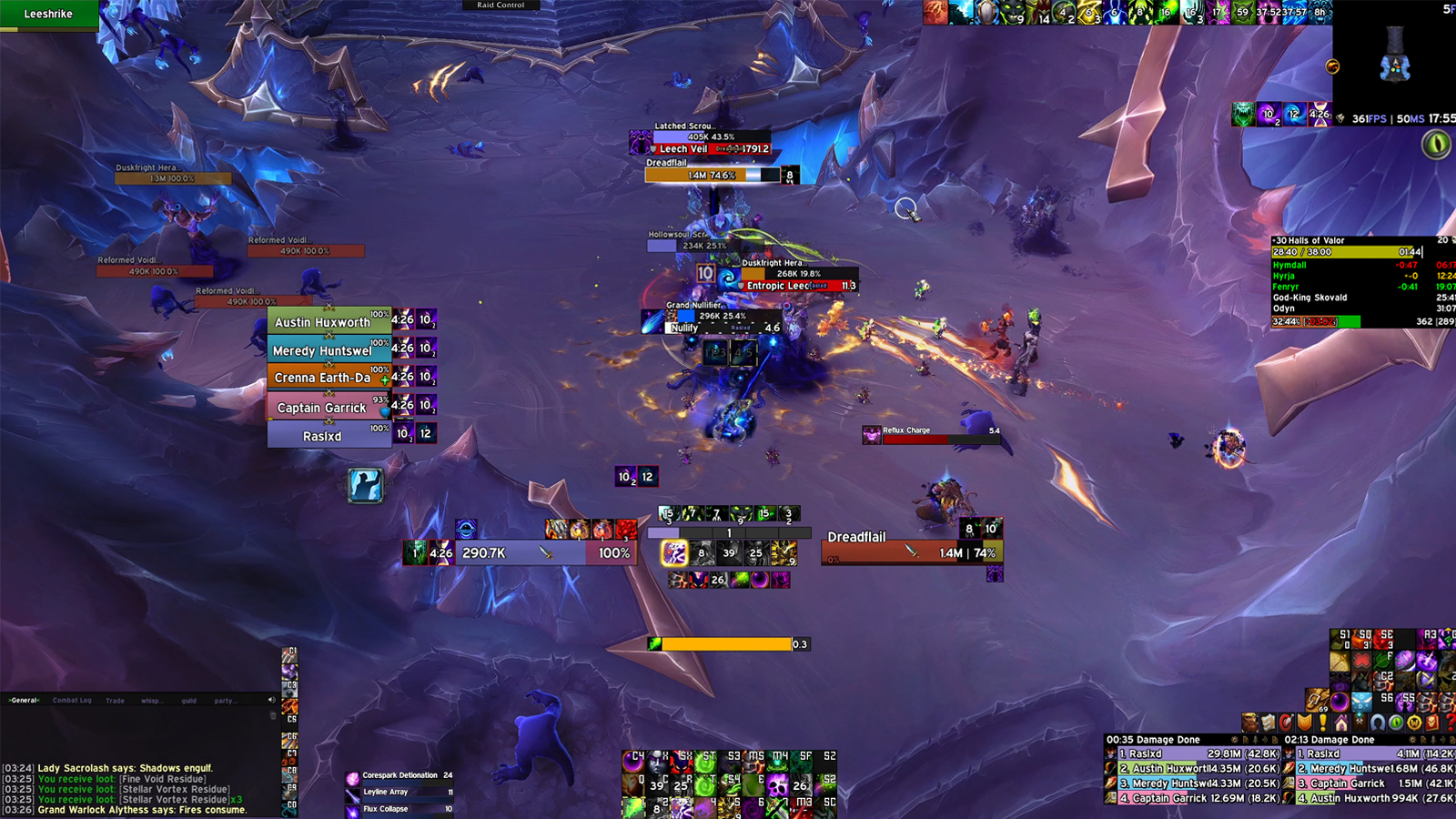Mute chat with the speaker icon
Image resolution: width=1456 pixels, height=819 pixels.
coord(271,700)
